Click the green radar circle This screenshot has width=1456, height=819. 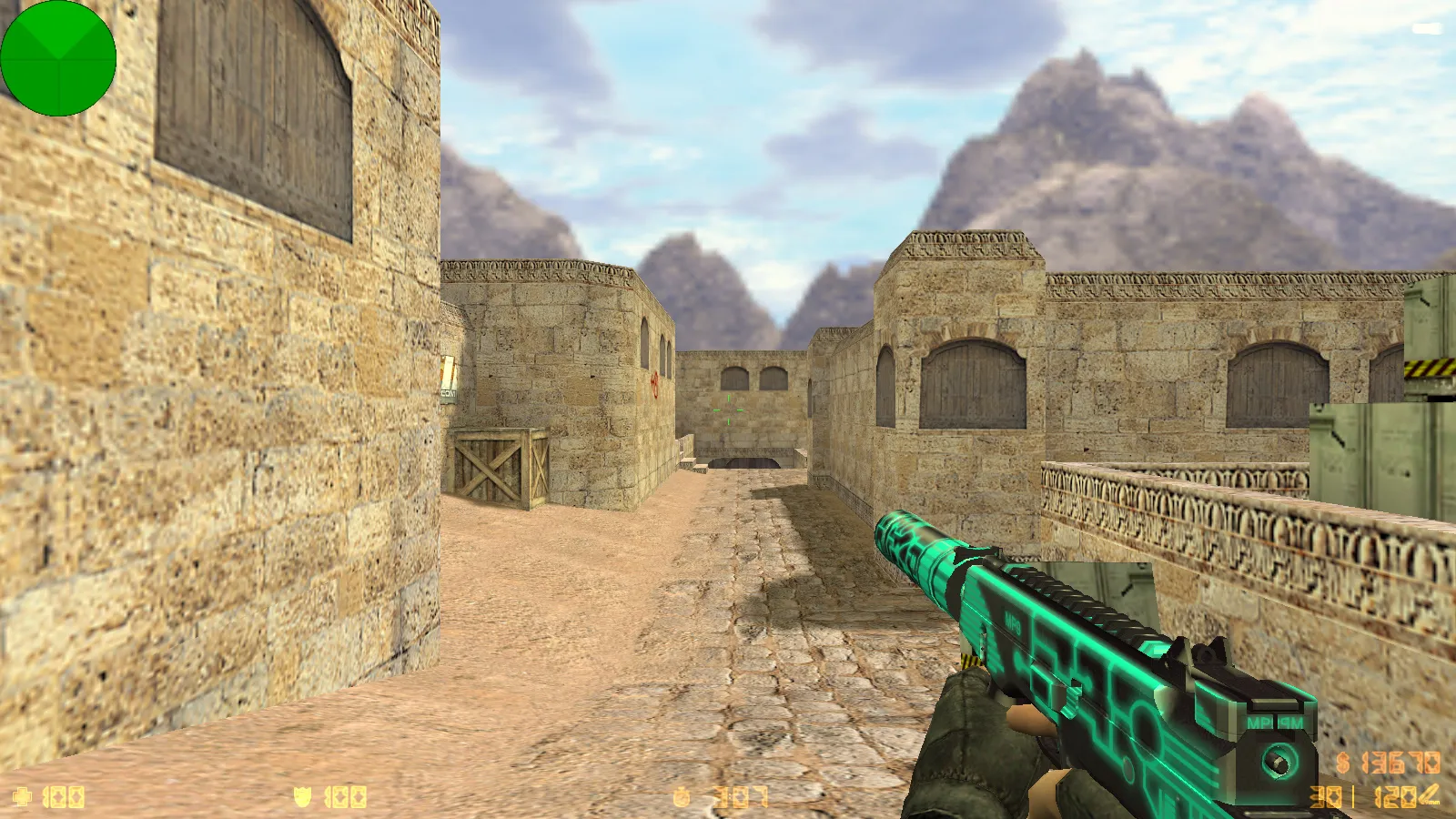[x=59, y=59]
